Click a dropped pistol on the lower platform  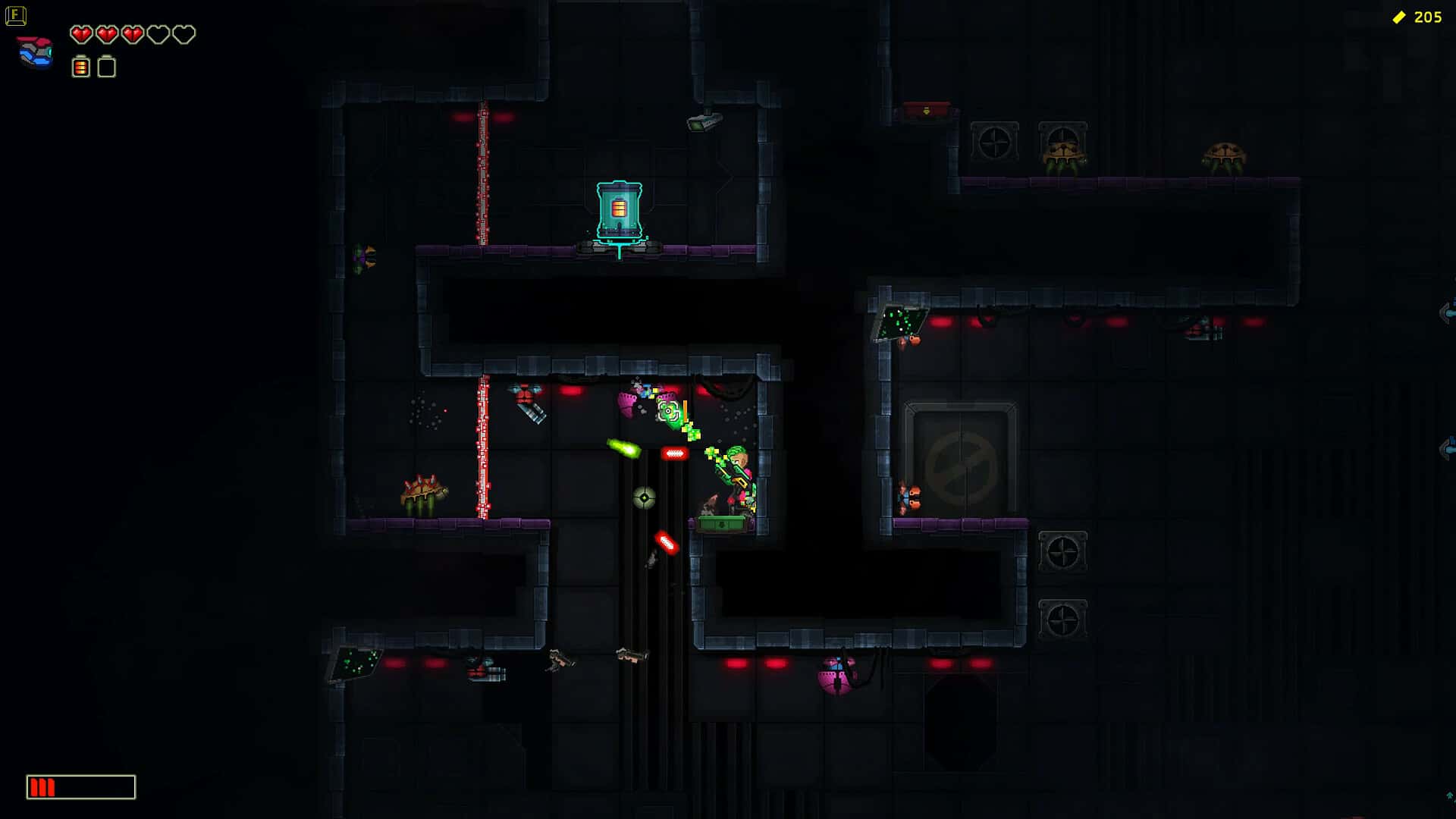[x=559, y=659]
